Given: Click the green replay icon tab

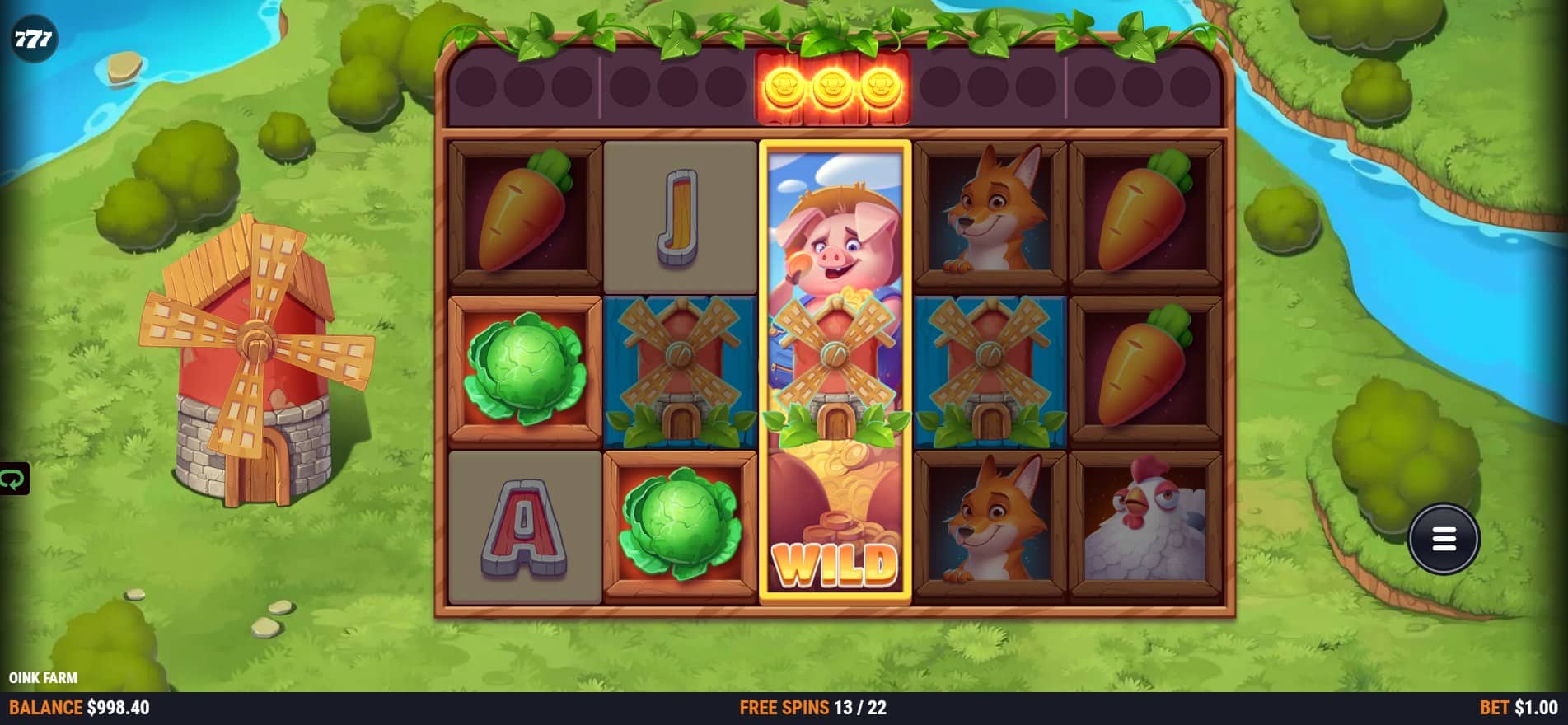Looking at the screenshot, I should tap(13, 479).
